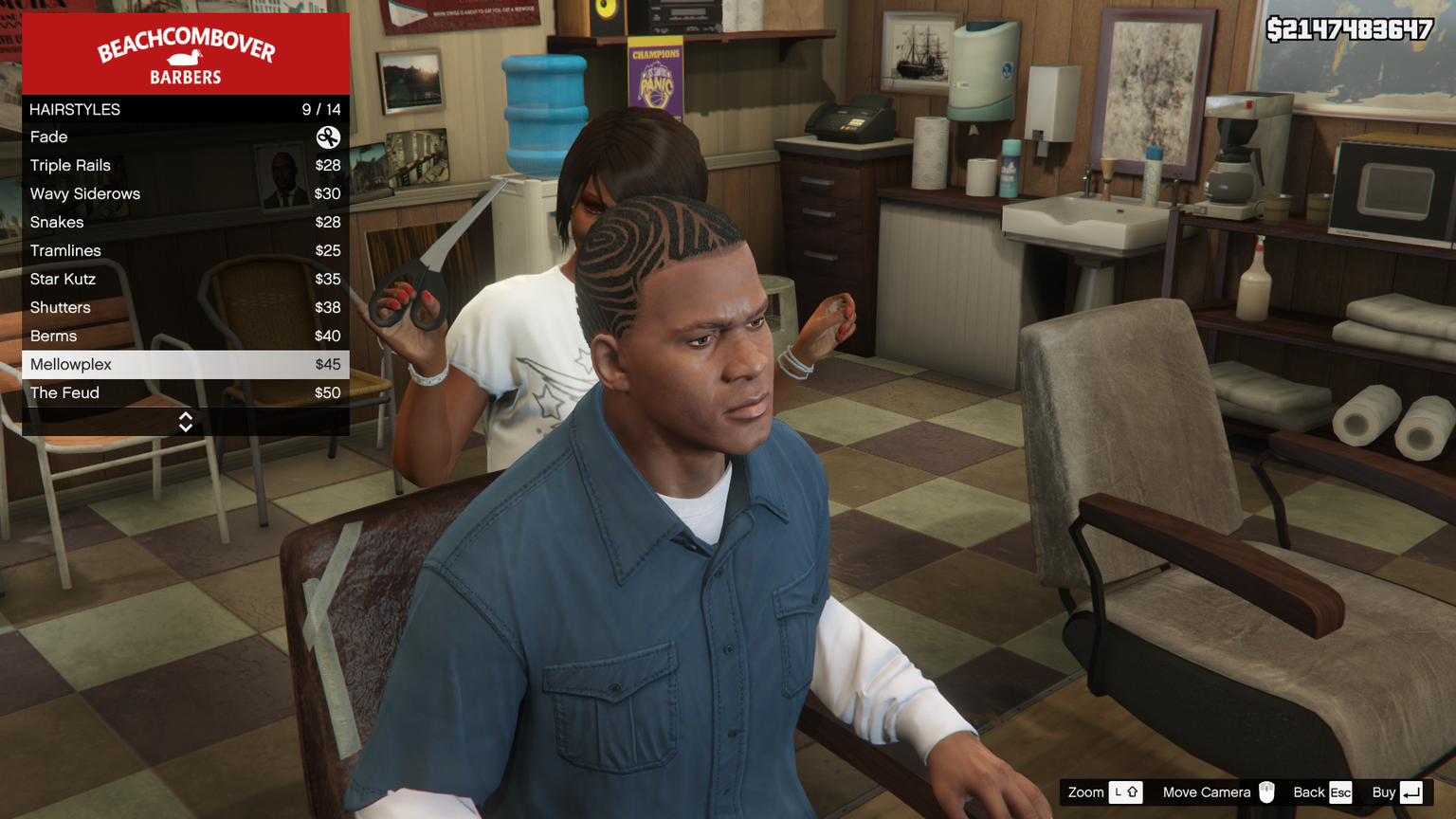Select the Star Kutz hairstyle
The height and width of the screenshot is (819, 1456).
pyautogui.click(x=185, y=280)
